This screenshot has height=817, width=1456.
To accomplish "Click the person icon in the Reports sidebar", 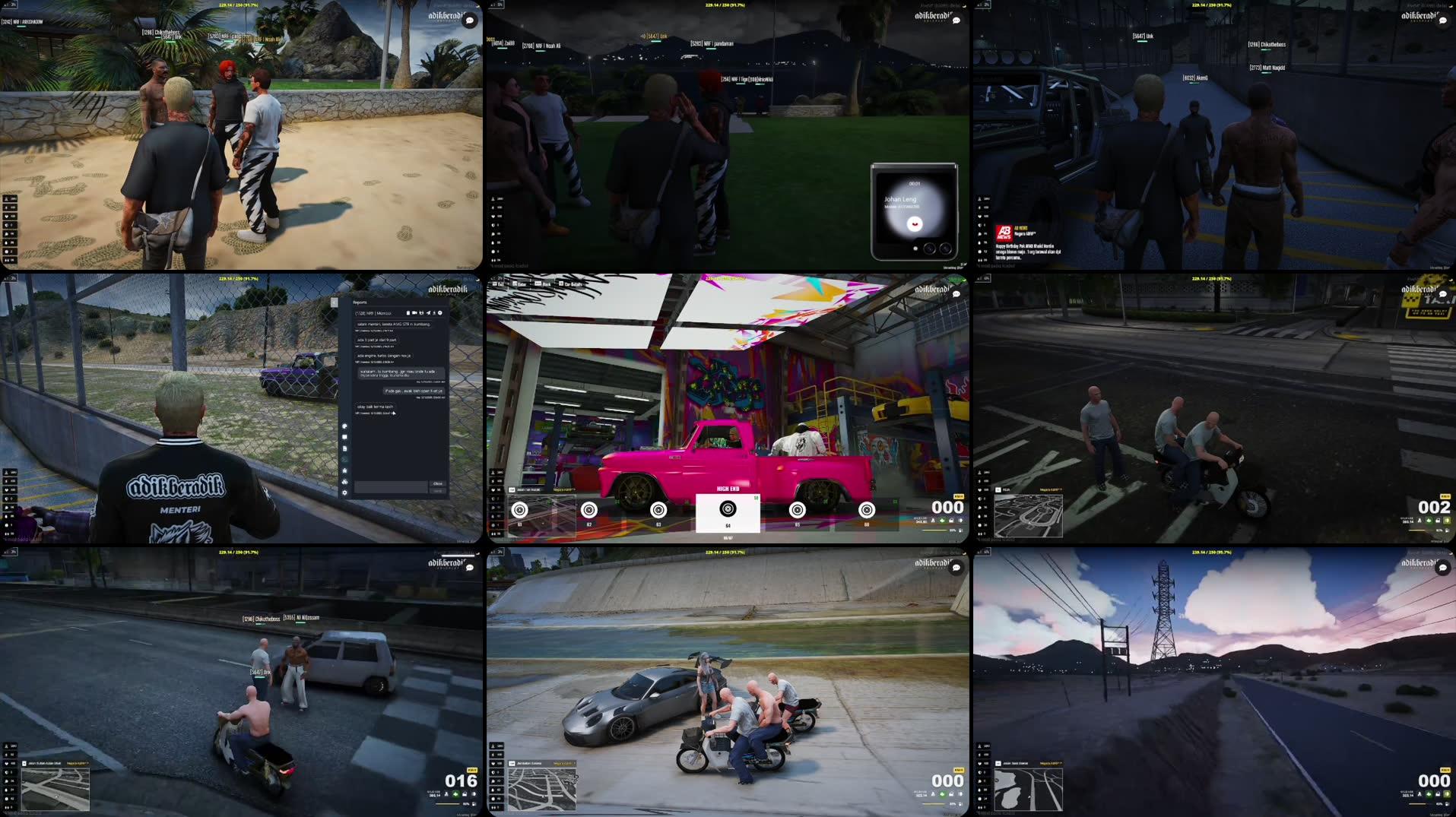I will point(344,470).
